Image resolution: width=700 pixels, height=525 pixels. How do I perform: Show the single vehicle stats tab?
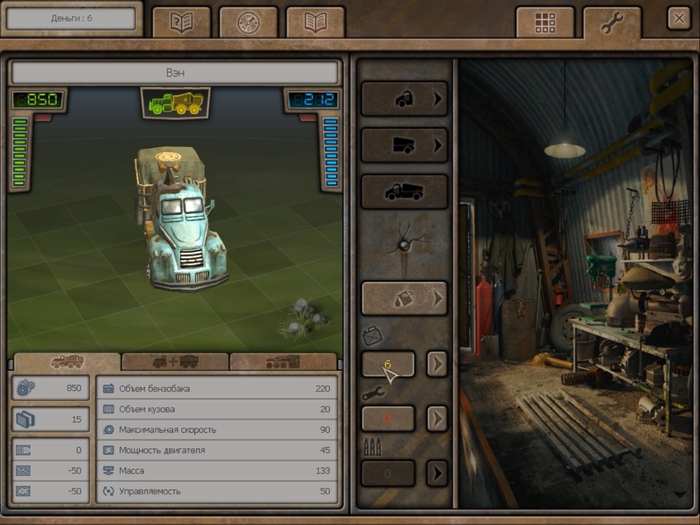click(66, 361)
